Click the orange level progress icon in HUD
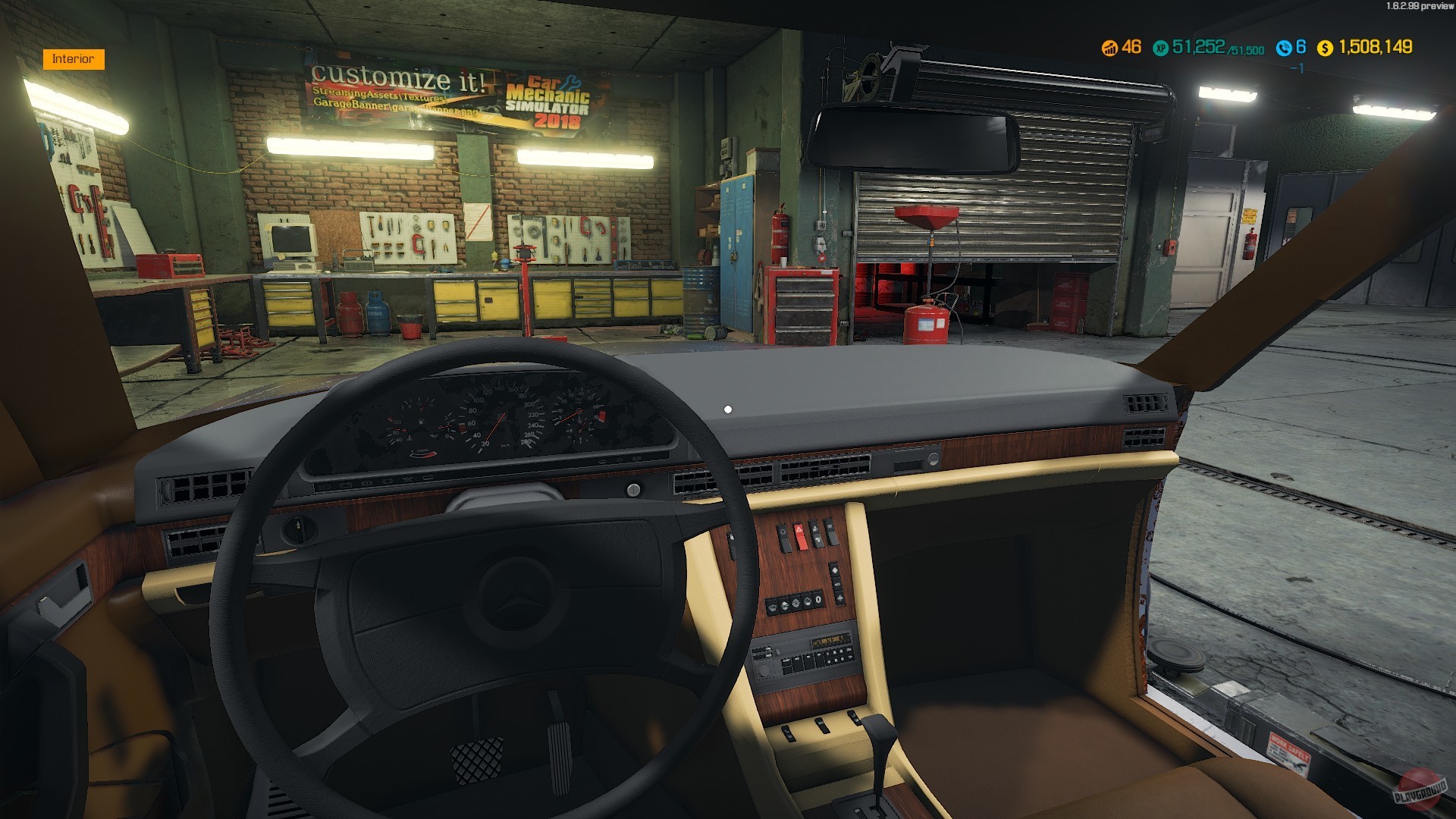1456x819 pixels. (1109, 48)
